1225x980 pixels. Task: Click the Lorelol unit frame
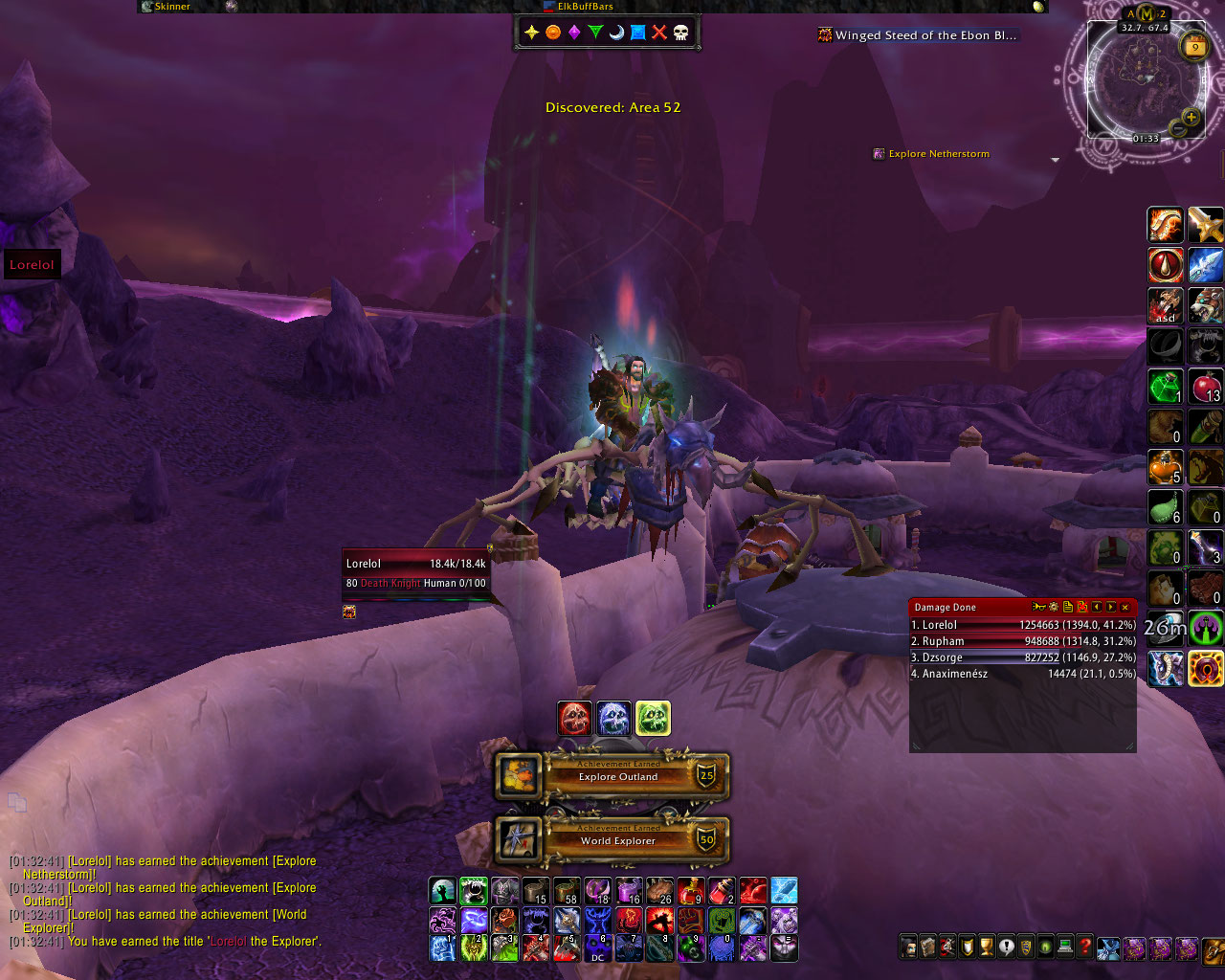click(416, 573)
